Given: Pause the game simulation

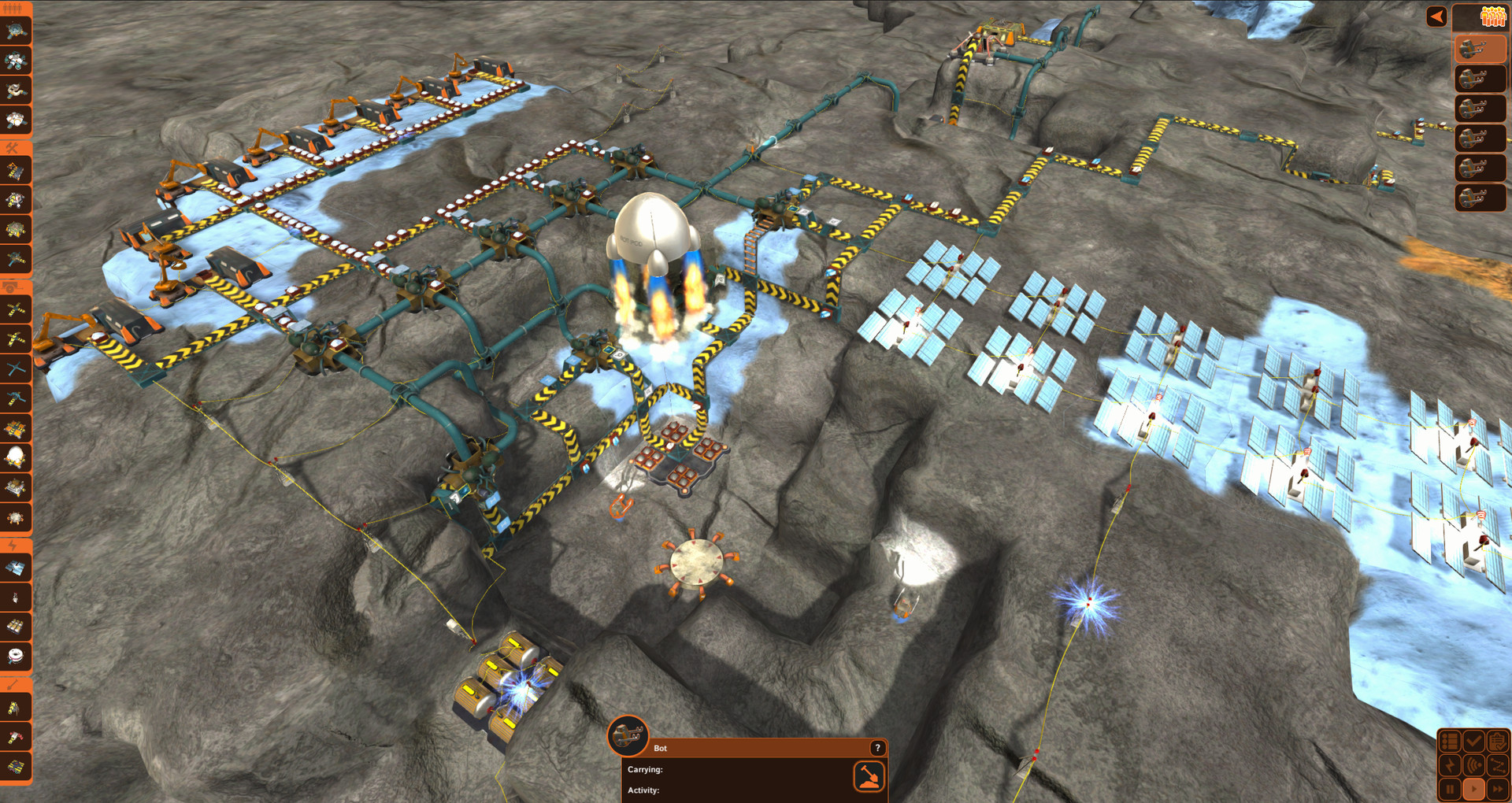Looking at the screenshot, I should point(1450,788).
